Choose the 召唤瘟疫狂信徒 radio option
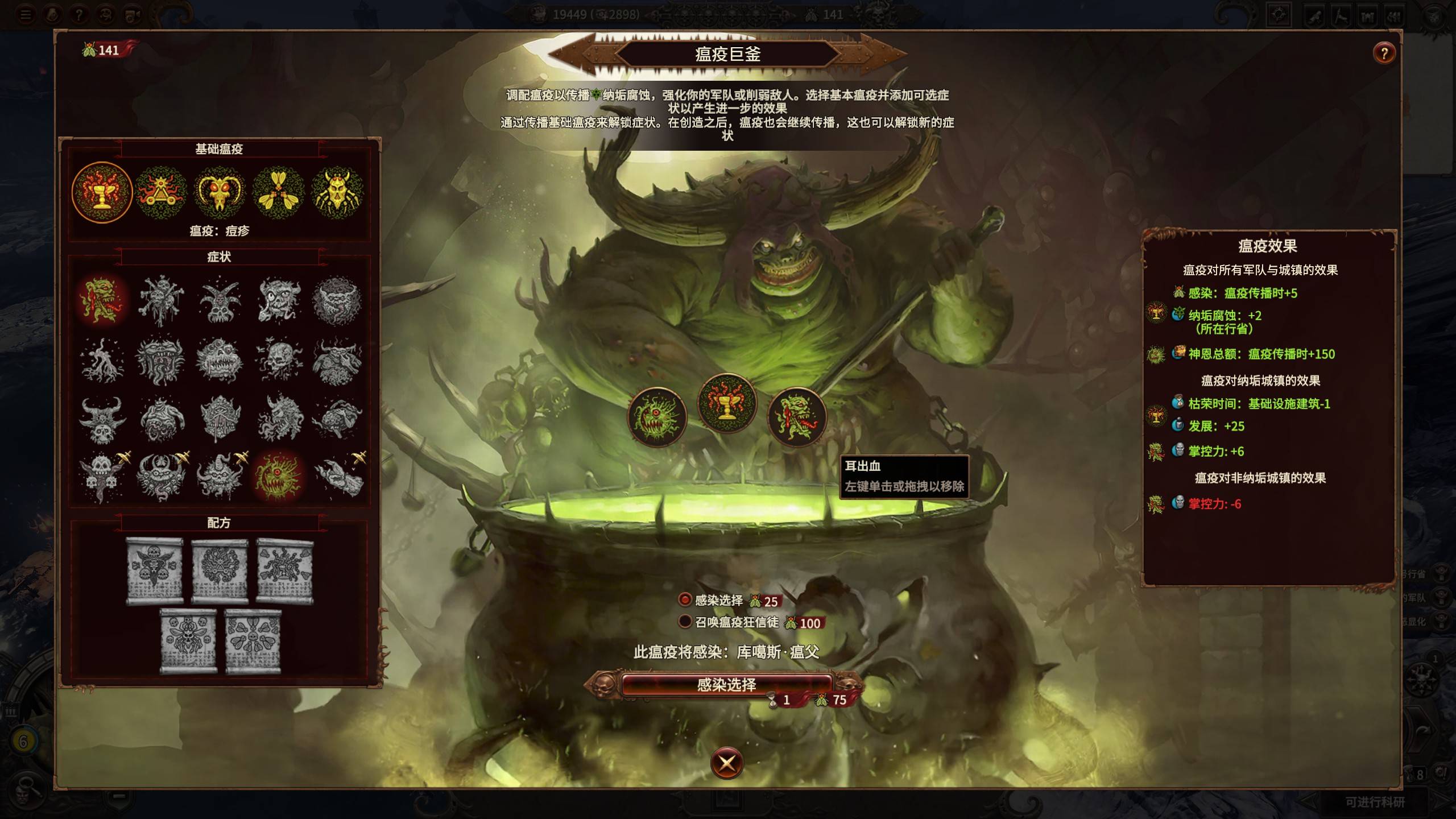The image size is (1456, 819). coord(685,622)
